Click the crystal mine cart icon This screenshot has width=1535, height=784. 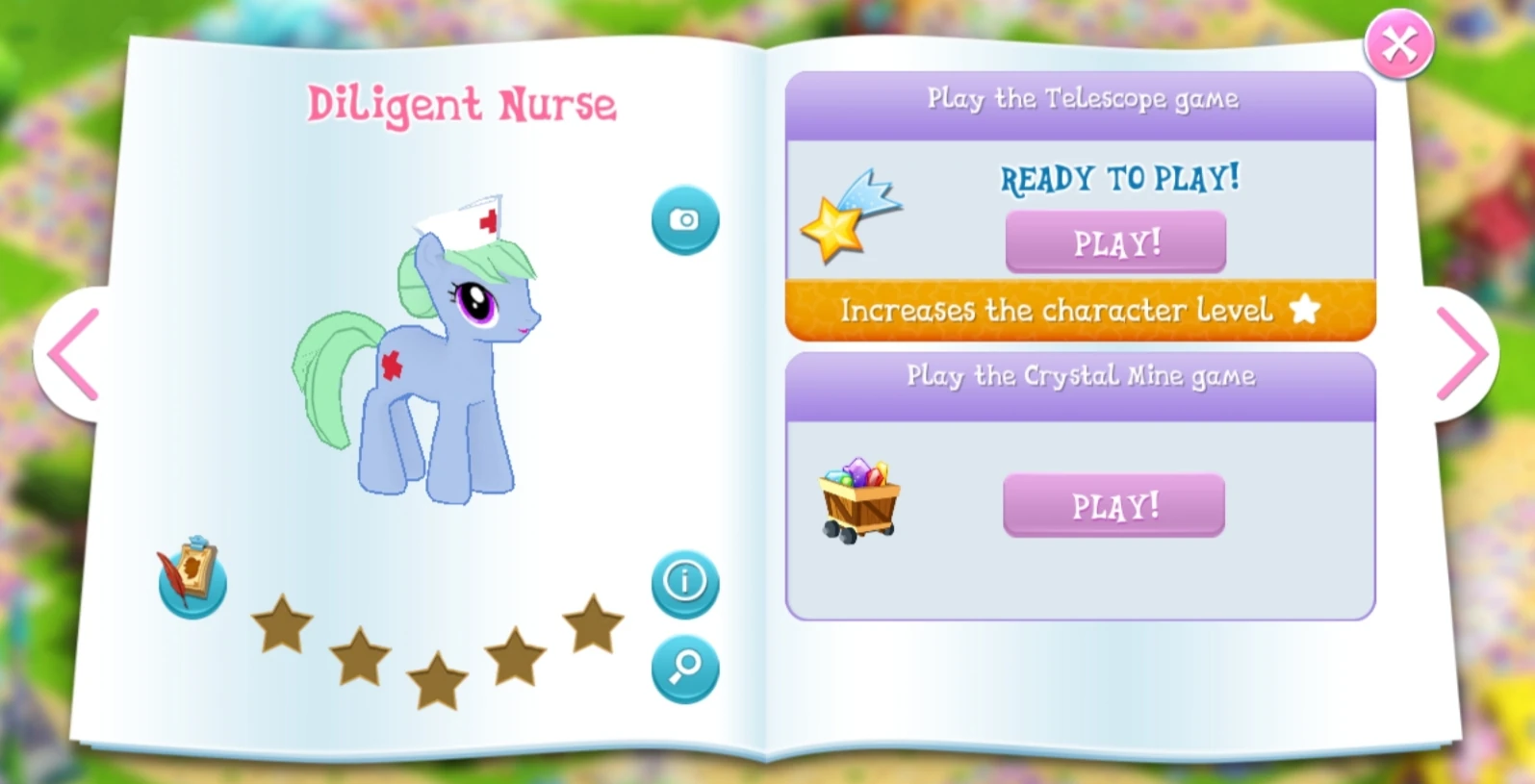coord(859,497)
